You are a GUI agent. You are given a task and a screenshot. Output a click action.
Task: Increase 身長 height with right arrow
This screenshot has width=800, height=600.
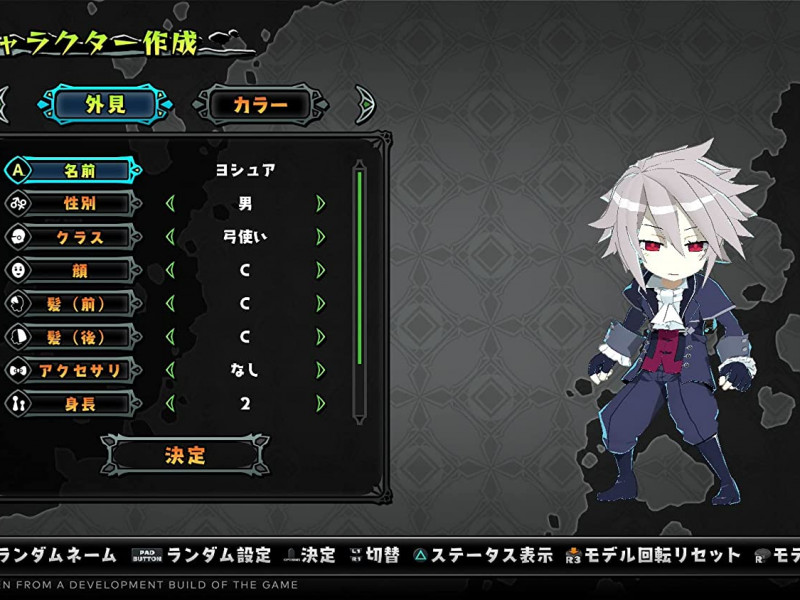coord(321,404)
